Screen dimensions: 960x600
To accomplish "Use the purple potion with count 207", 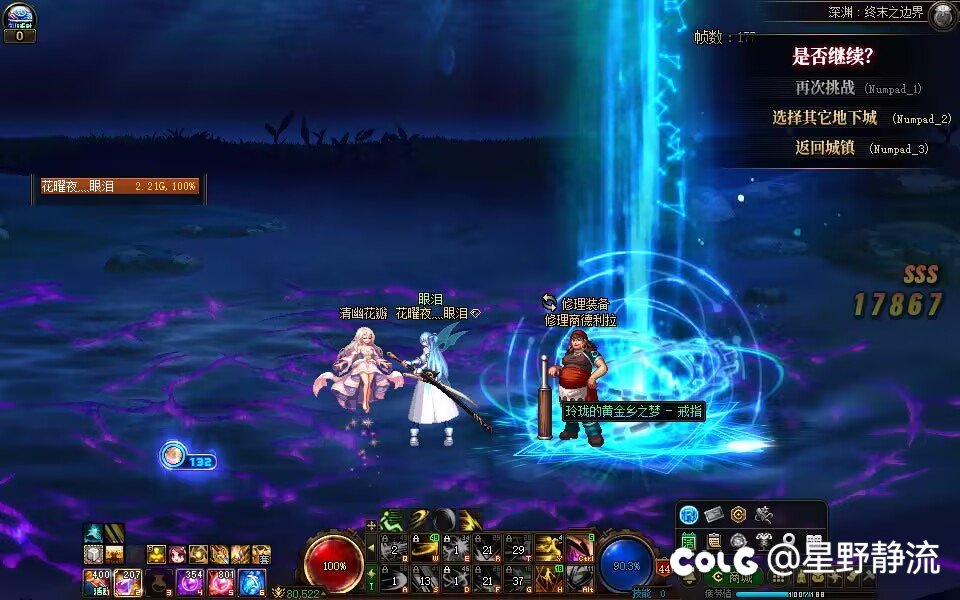I will (127, 581).
